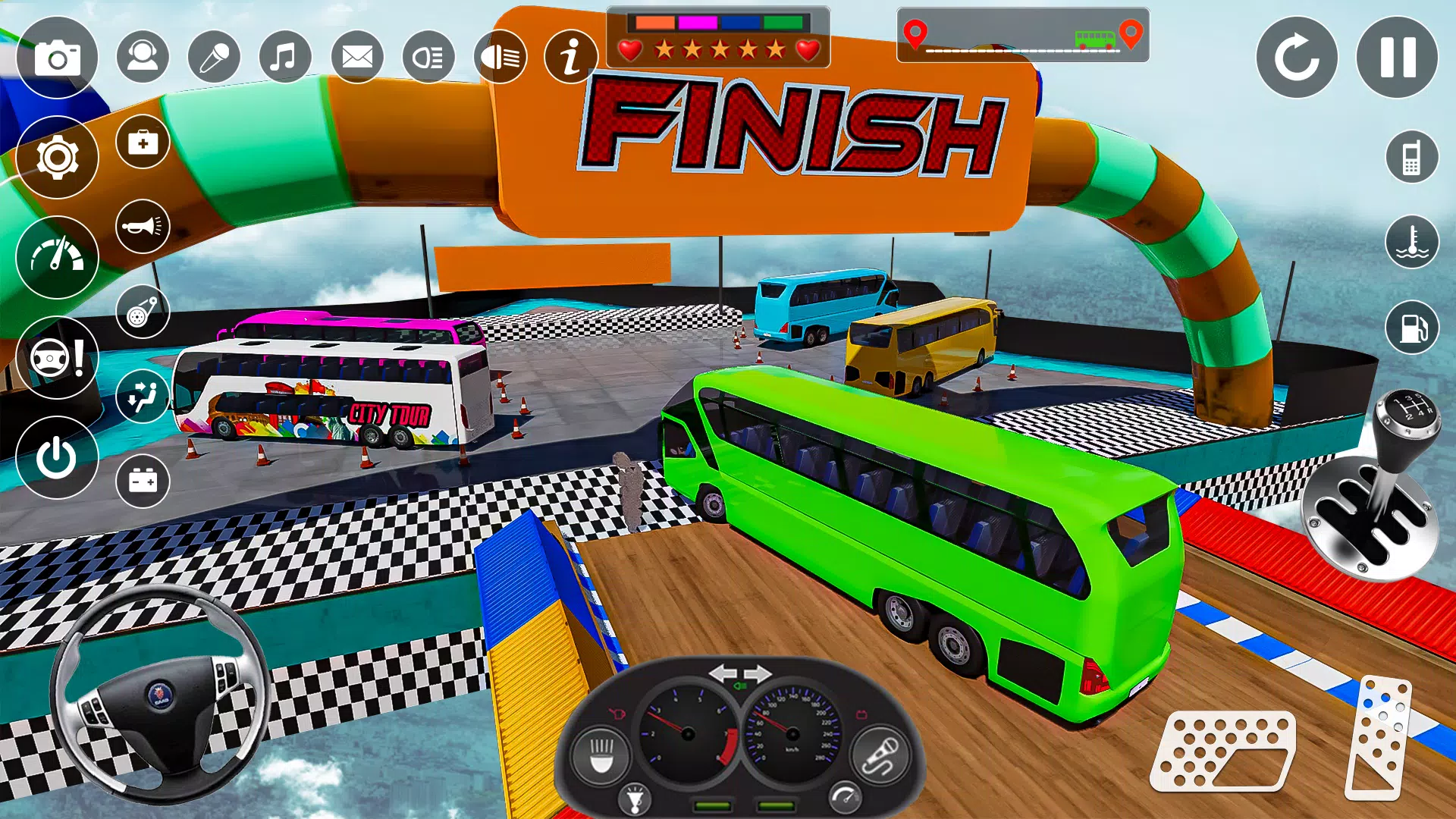Image resolution: width=1456 pixels, height=819 pixels.
Task: Step on the tall accelerator pedal
Action: pos(1379,737)
